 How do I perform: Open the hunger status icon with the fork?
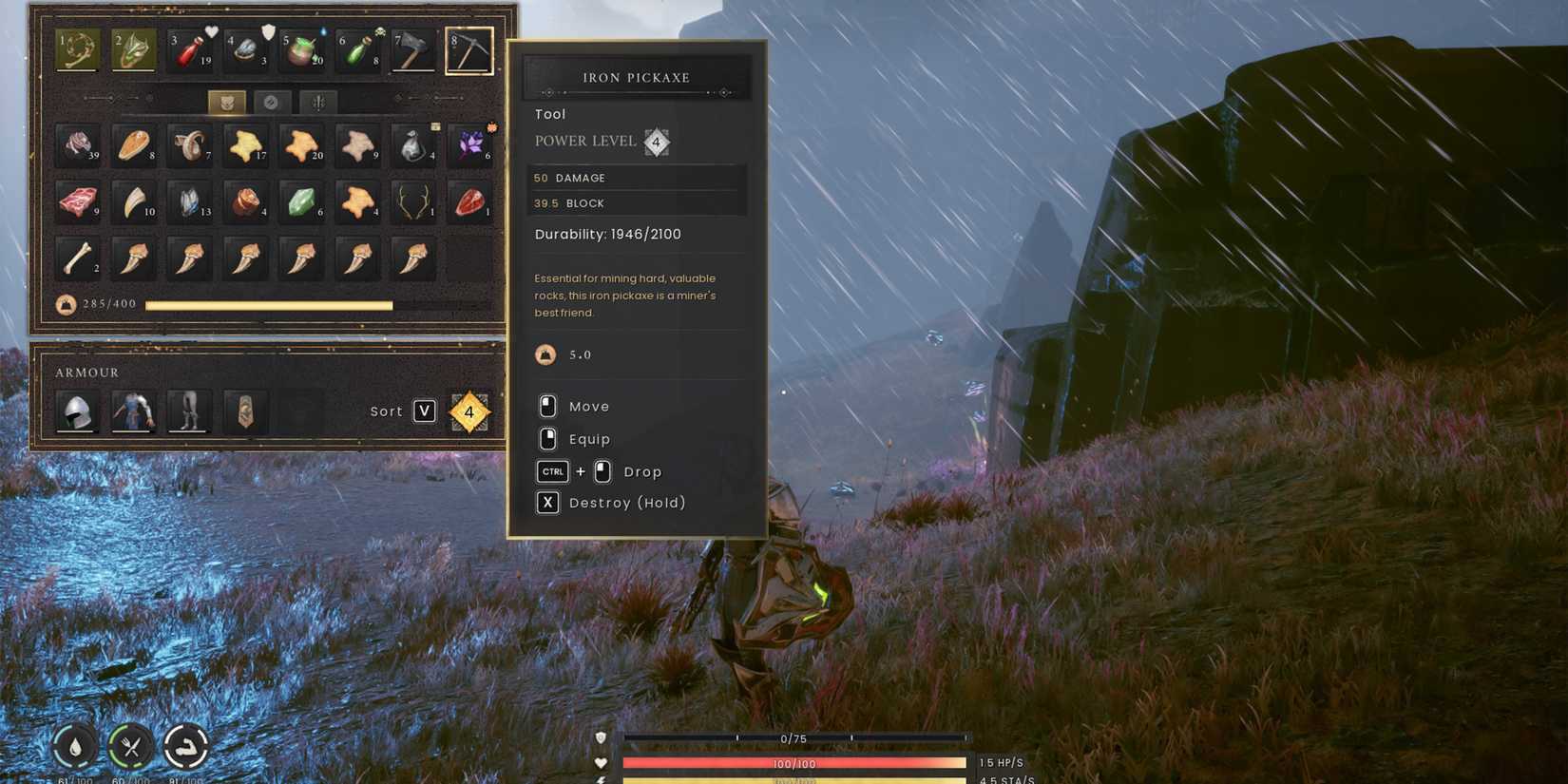coord(130,749)
